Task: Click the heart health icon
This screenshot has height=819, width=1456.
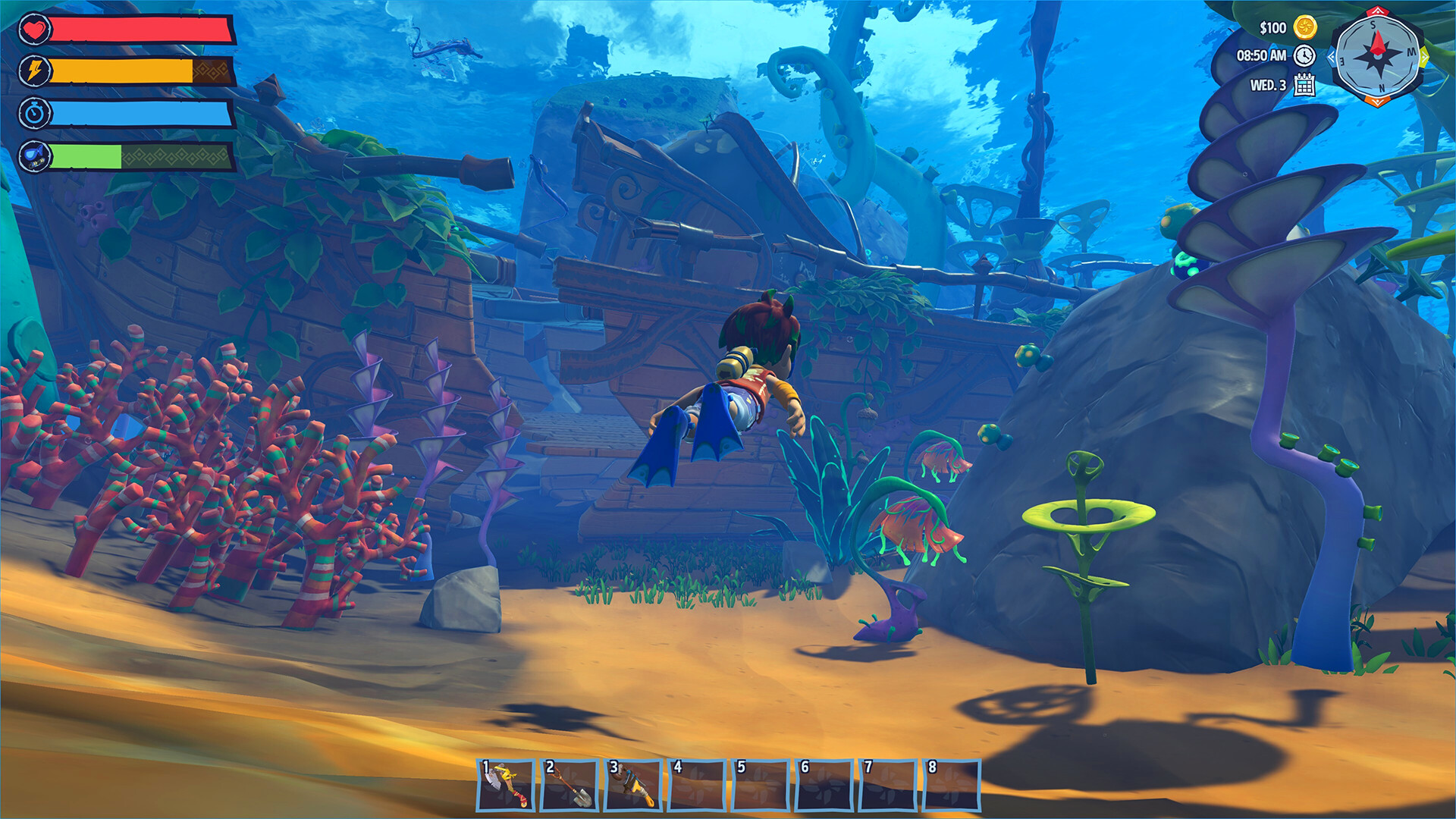Action: tap(34, 30)
